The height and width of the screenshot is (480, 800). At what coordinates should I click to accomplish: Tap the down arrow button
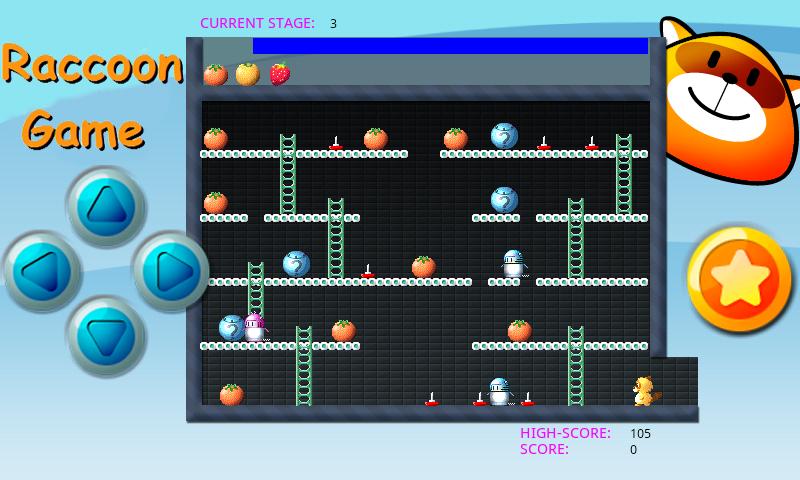[x=107, y=335]
